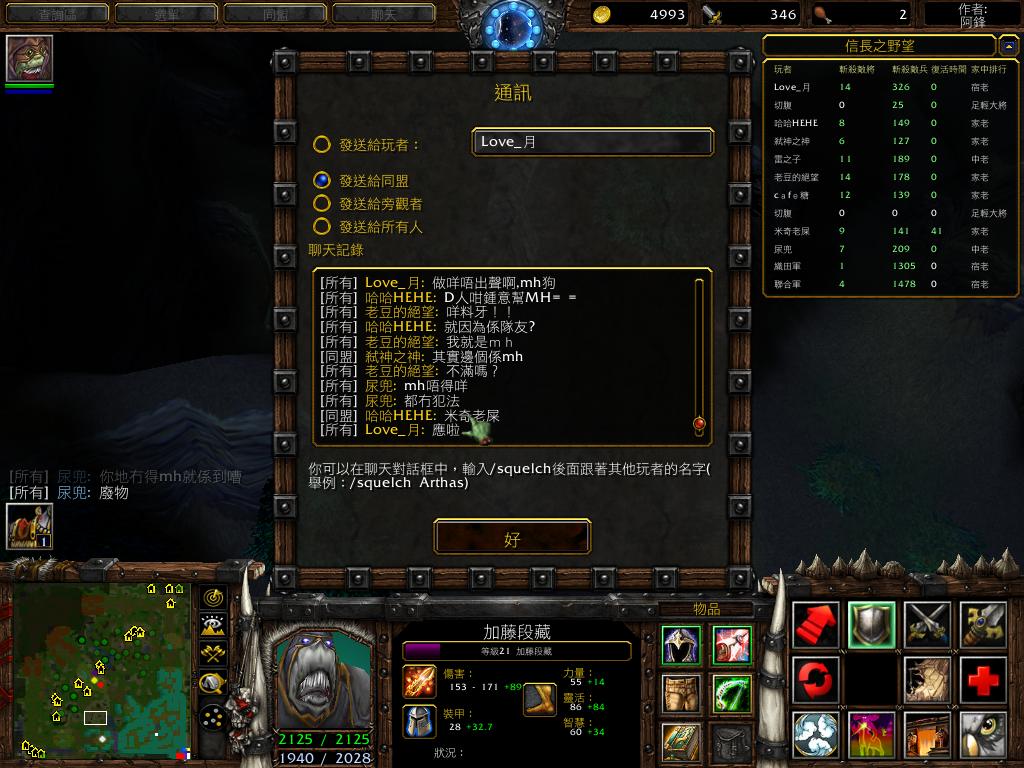
Task: Select the green whip item slot
Action: click(x=732, y=693)
